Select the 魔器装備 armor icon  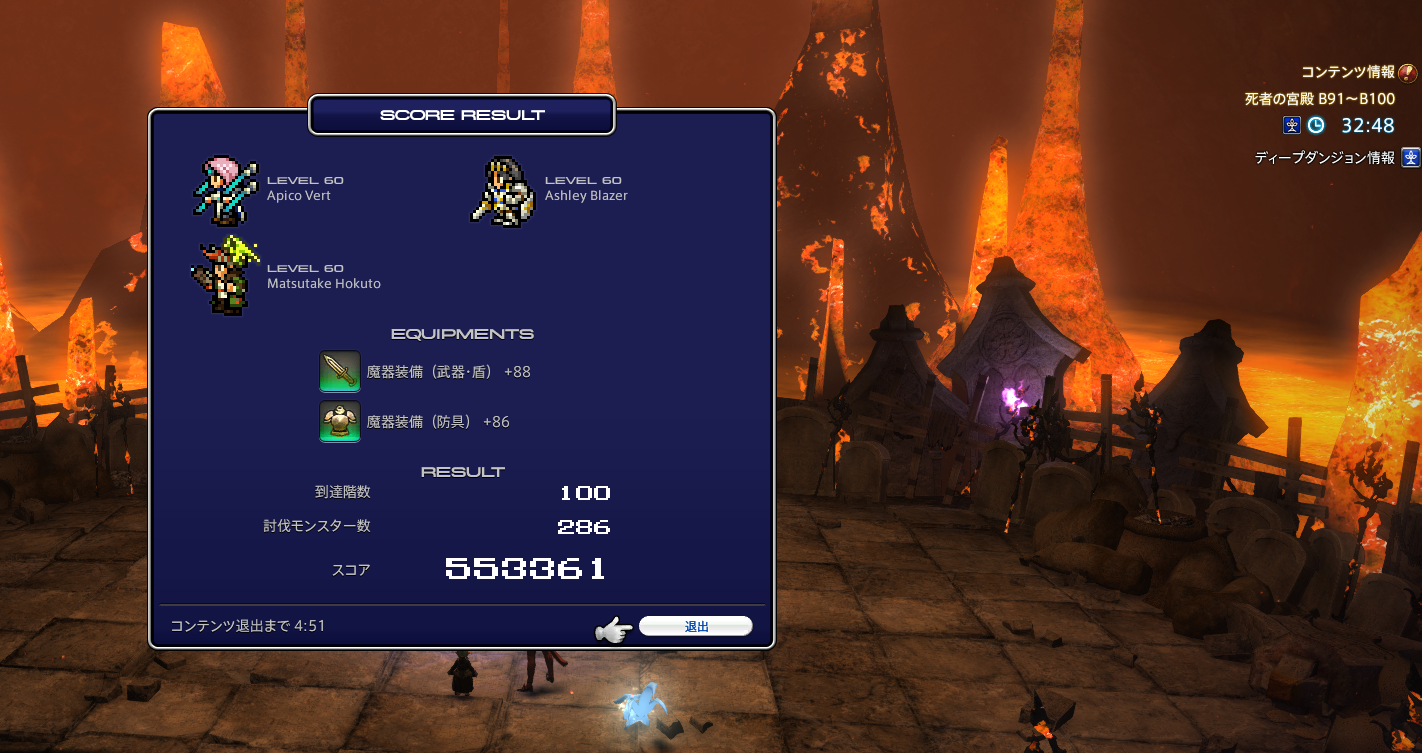click(340, 421)
